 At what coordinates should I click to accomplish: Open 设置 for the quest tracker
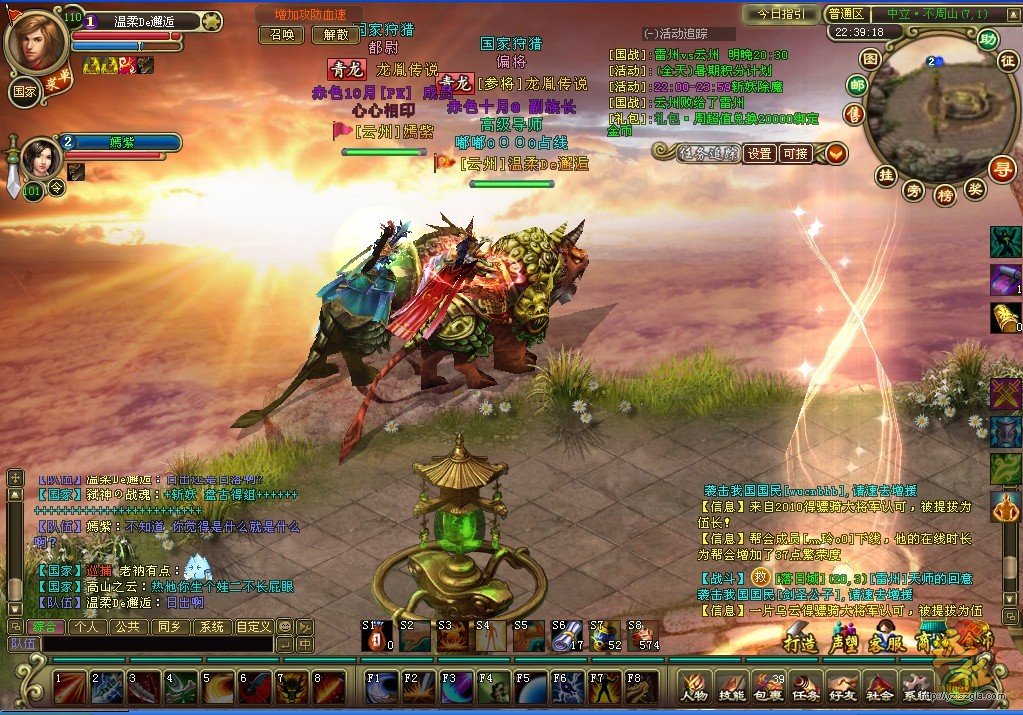(x=760, y=153)
